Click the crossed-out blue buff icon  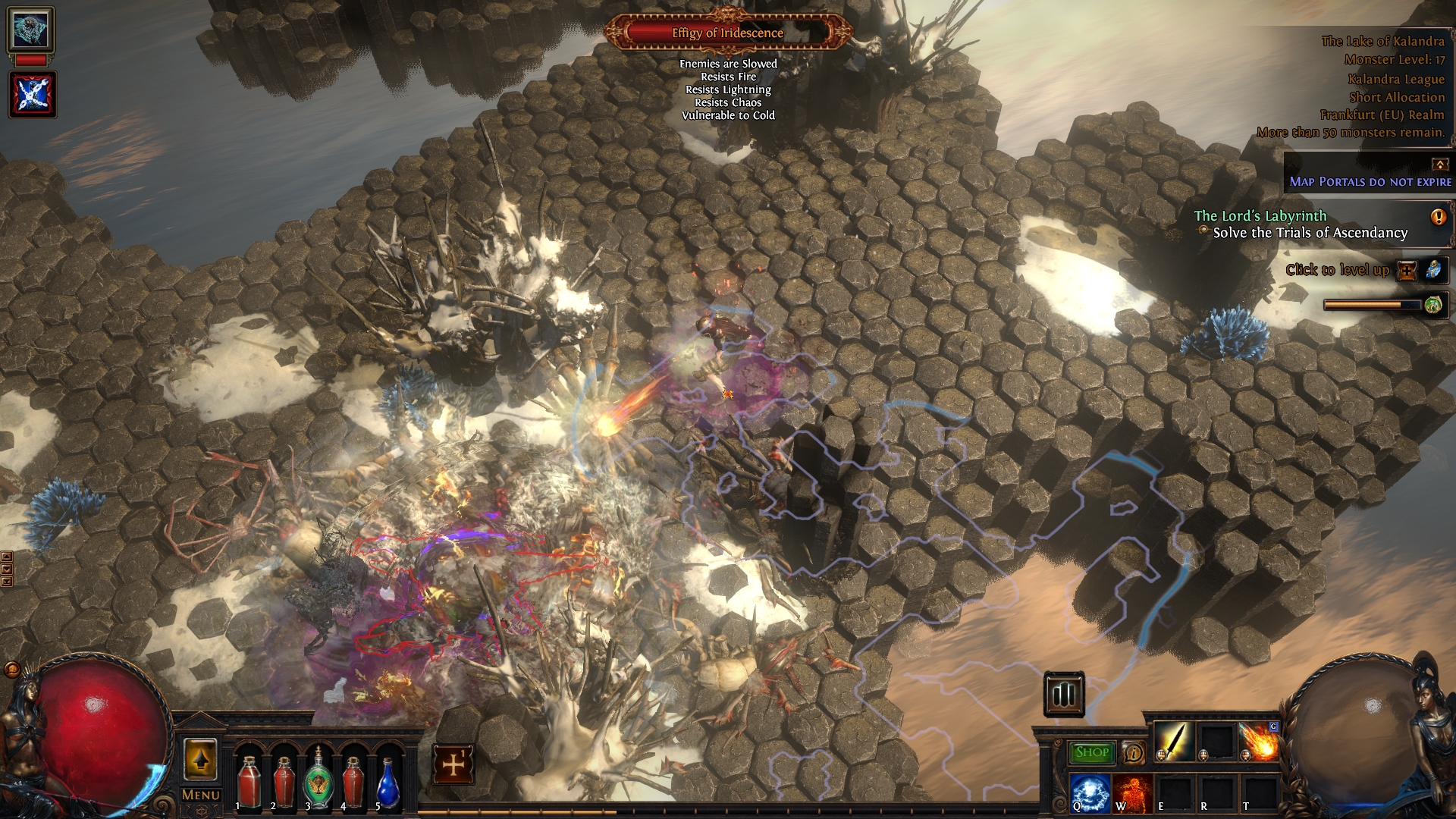click(x=32, y=95)
